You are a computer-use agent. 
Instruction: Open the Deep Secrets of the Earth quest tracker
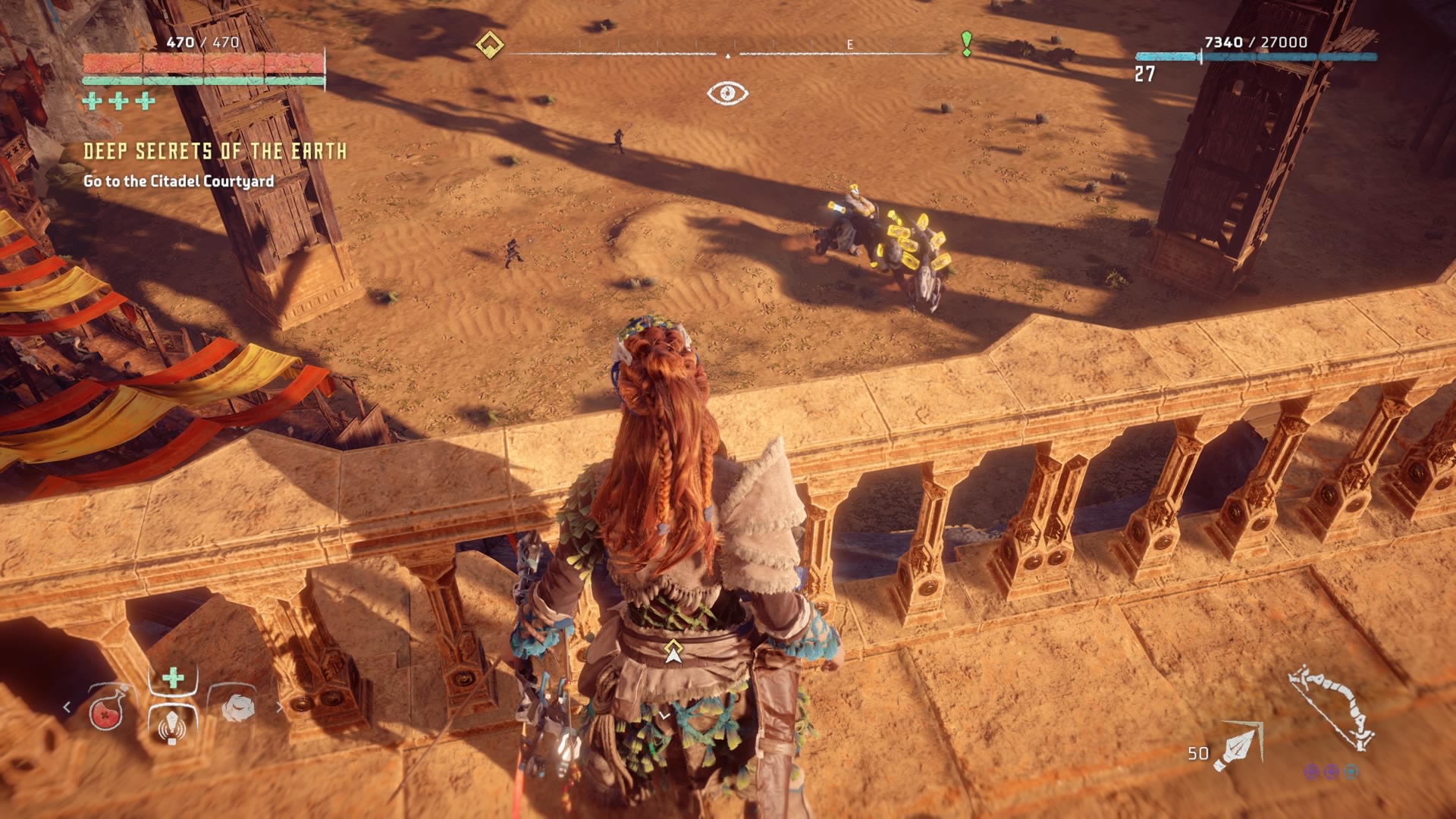(x=215, y=152)
